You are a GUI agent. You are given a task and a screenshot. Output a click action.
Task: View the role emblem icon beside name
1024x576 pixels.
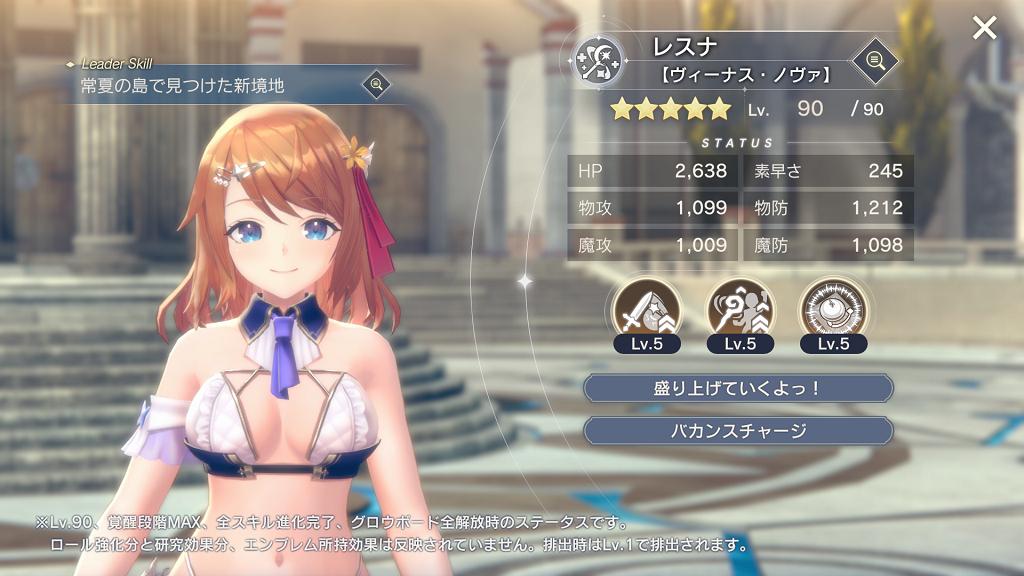[x=599, y=60]
